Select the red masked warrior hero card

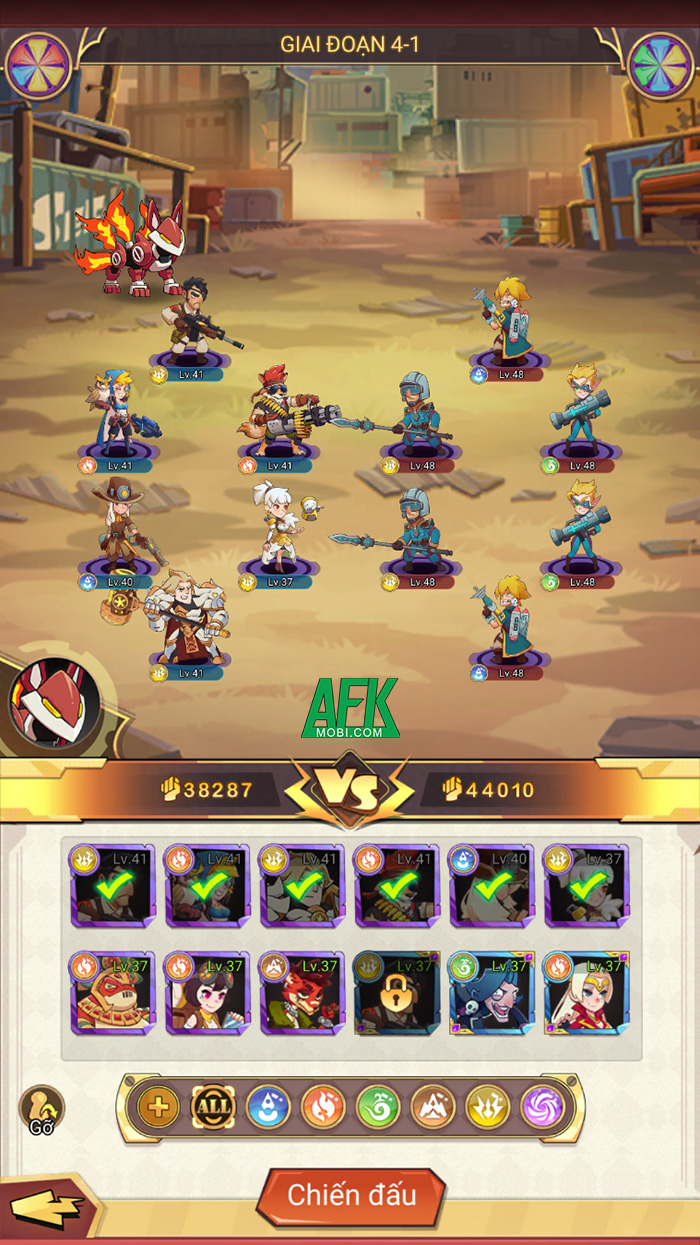click(113, 993)
